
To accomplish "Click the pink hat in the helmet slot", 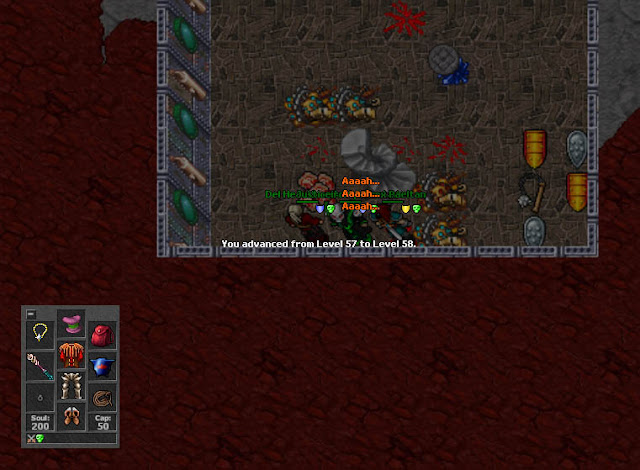I will pos(71,324).
